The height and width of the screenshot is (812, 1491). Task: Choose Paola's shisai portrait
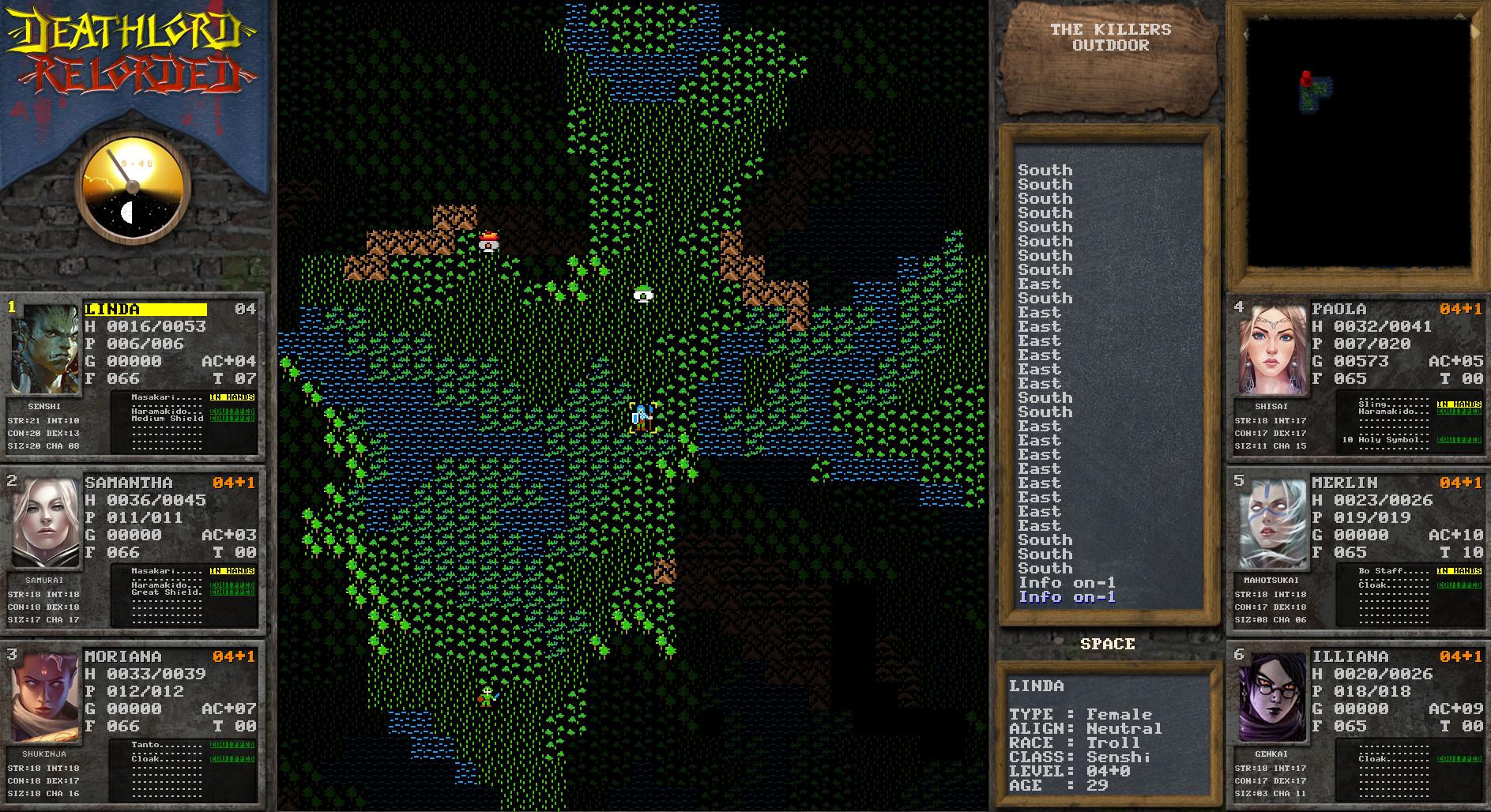coord(1271,349)
